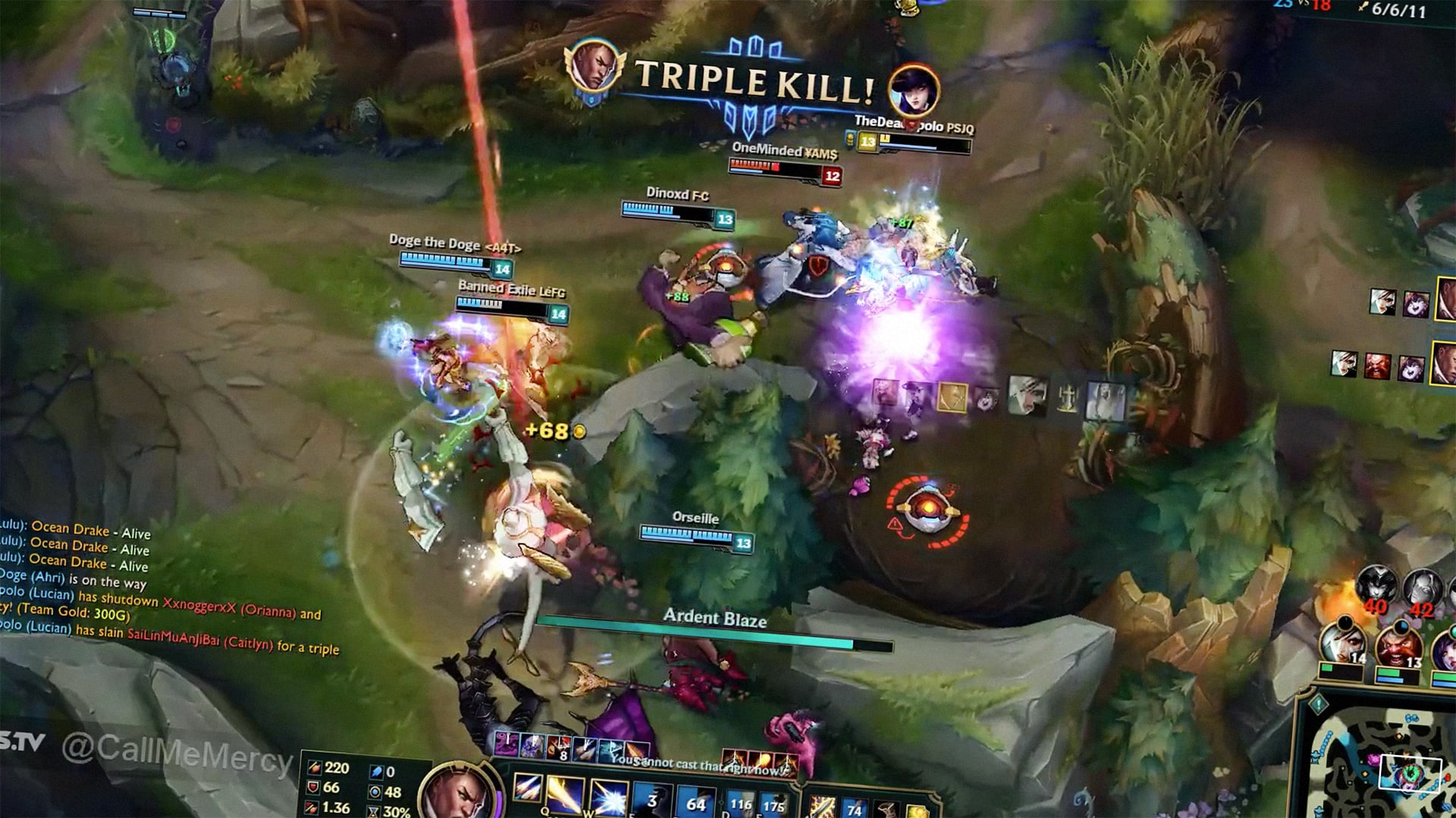Select the summoner spell with 116 cooldown
This screenshot has width=1456, height=818.
pos(740,805)
